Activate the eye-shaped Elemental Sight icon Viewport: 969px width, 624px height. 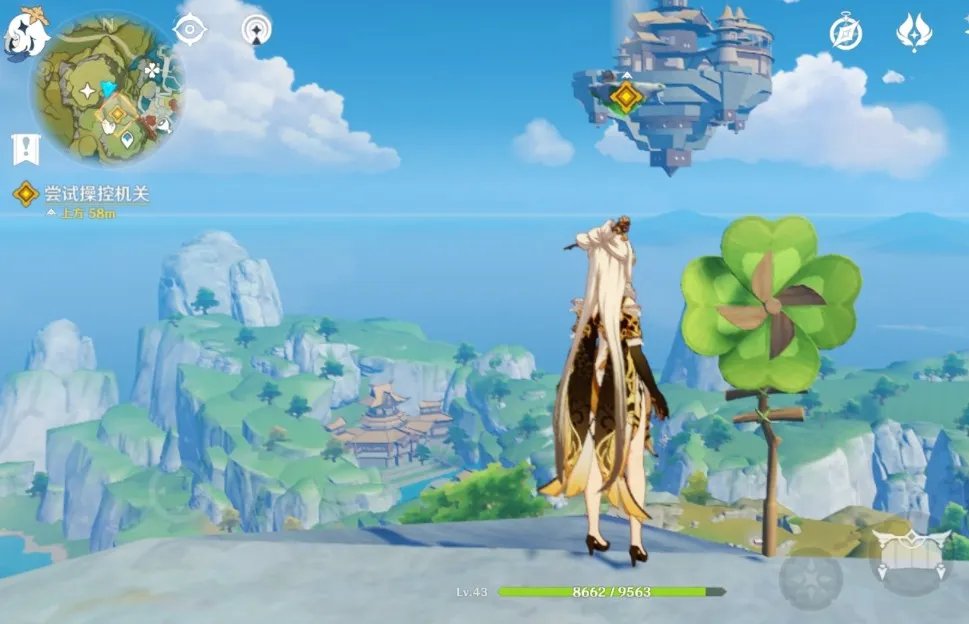pyautogui.click(x=189, y=30)
